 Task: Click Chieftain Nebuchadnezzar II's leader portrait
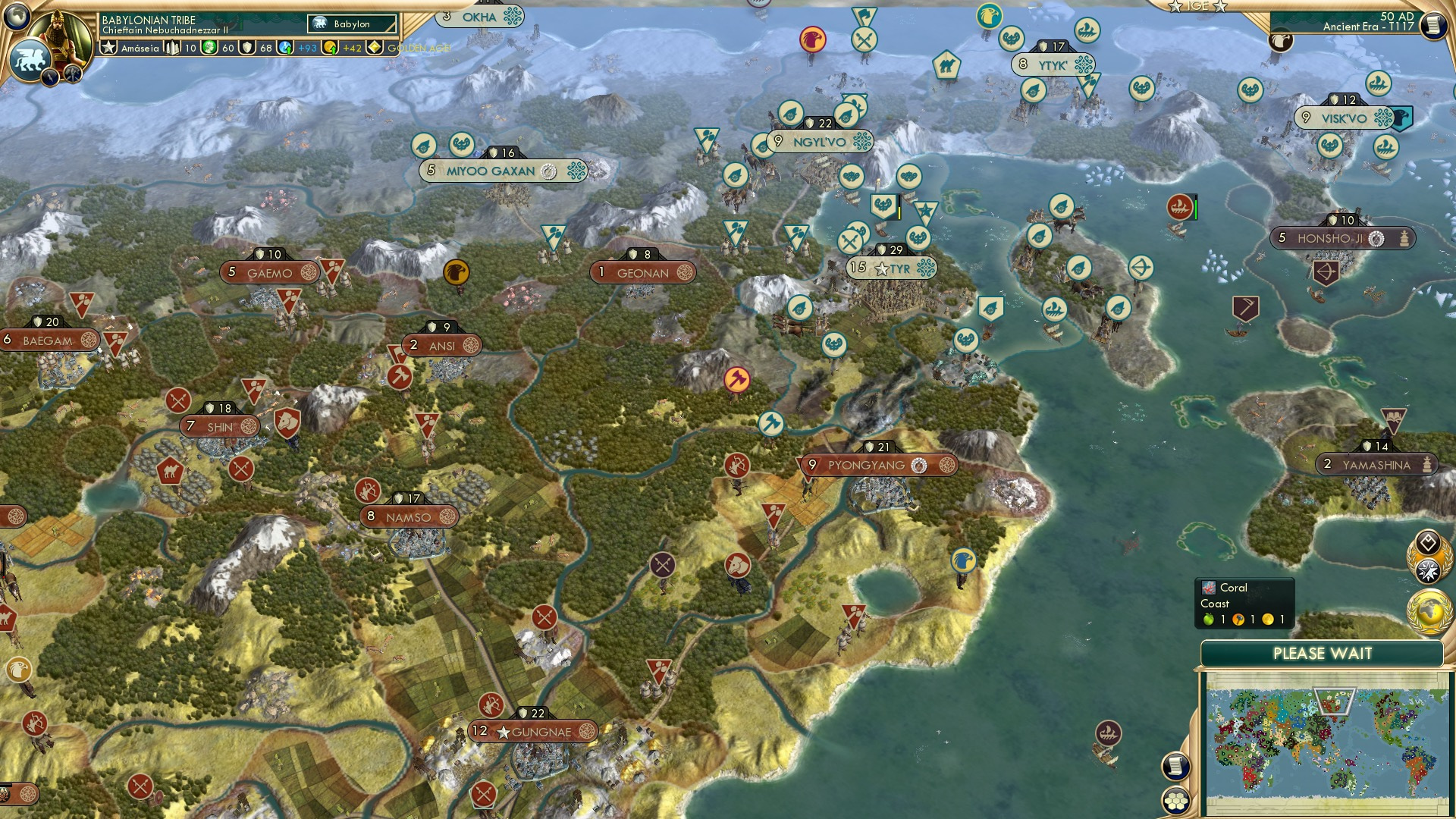pyautogui.click(x=61, y=34)
